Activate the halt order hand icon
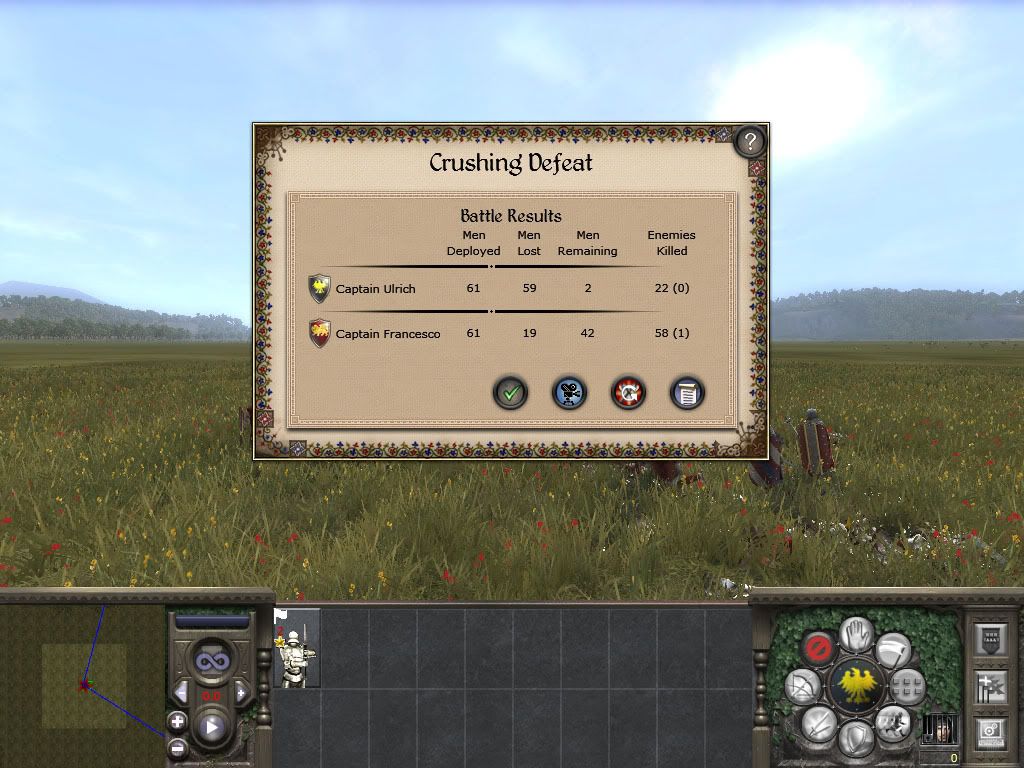 [855, 632]
